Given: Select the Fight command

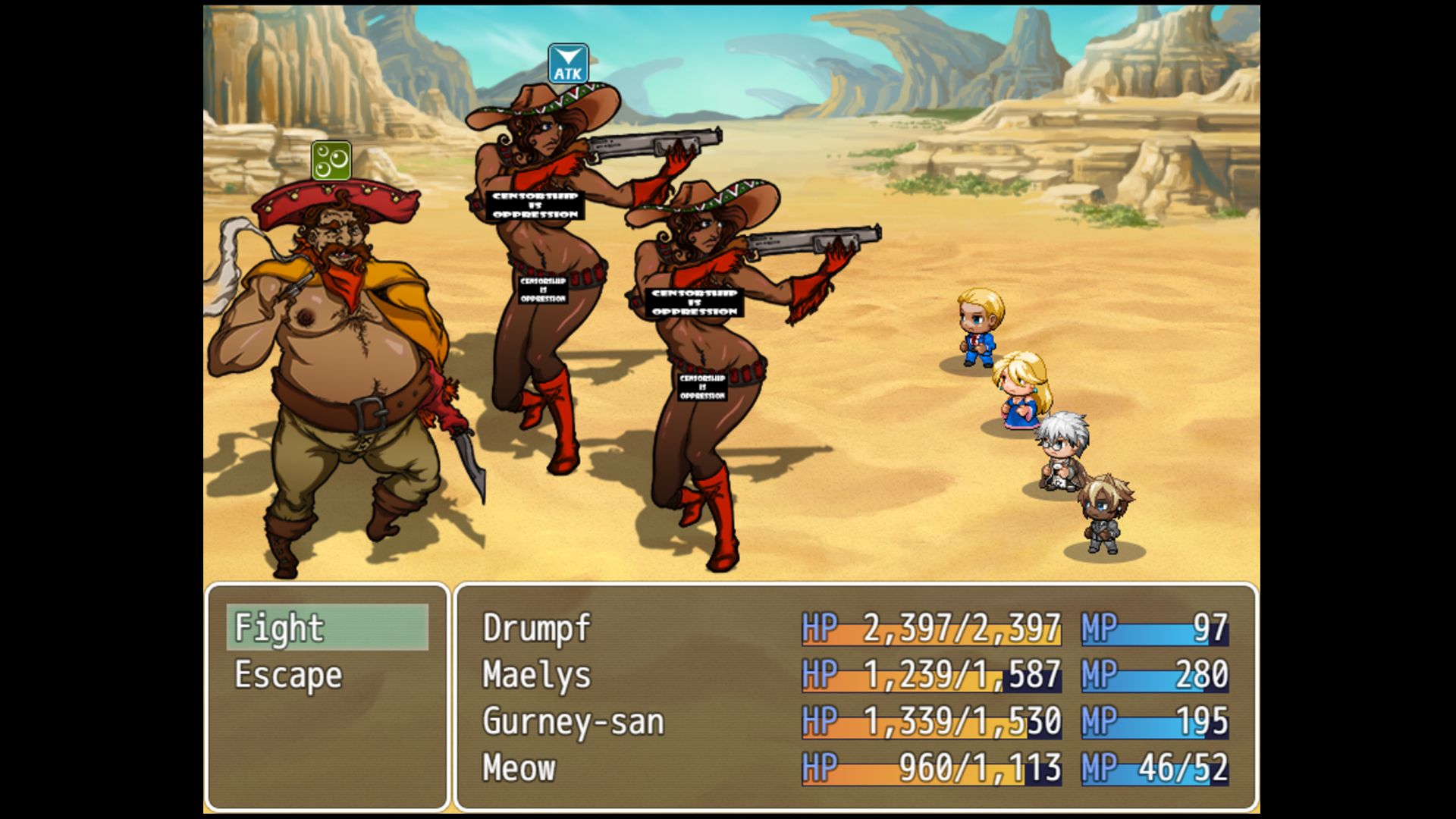Looking at the screenshot, I should [x=327, y=628].
